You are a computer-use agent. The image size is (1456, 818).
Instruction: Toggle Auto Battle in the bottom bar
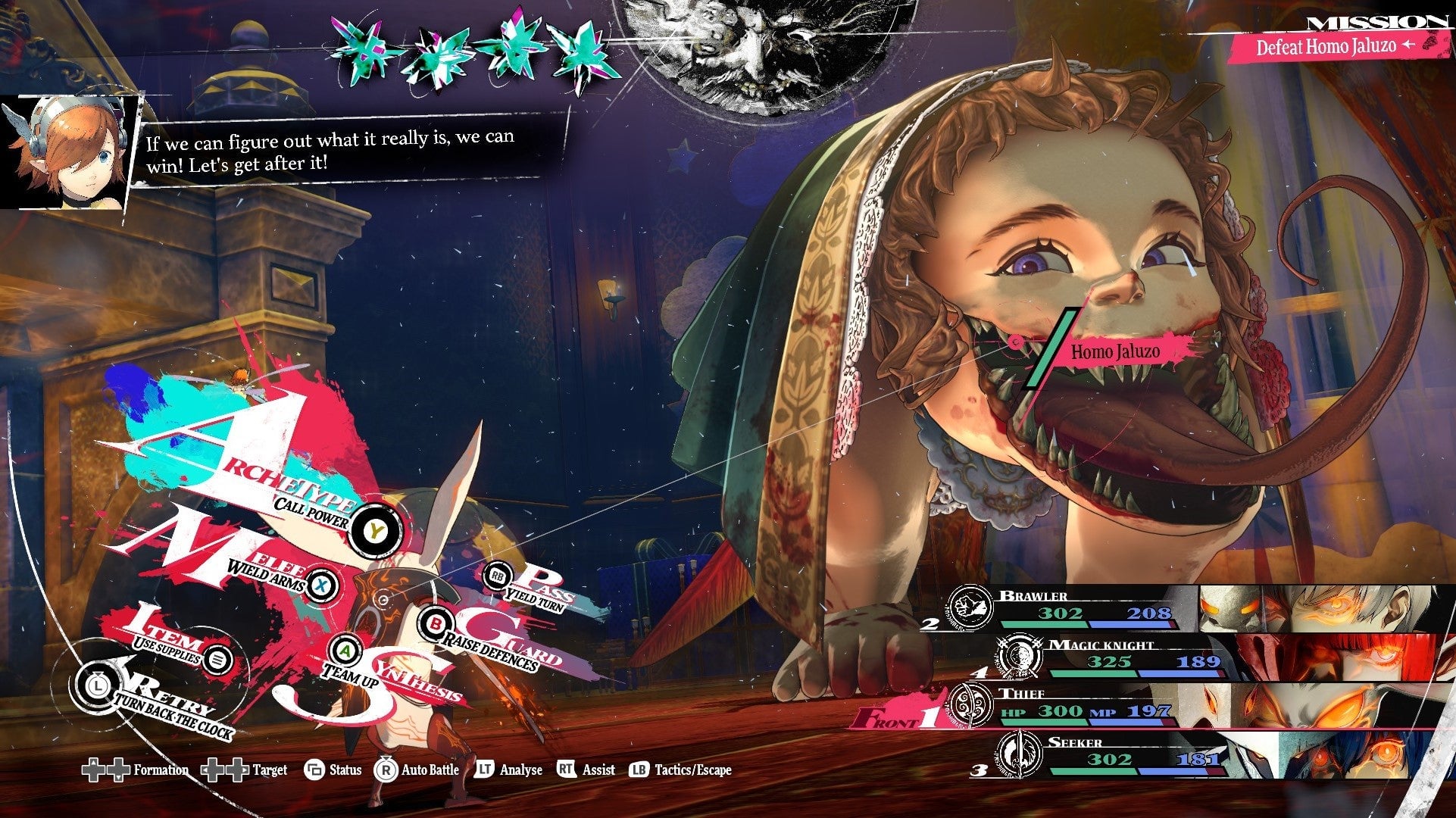(417, 770)
